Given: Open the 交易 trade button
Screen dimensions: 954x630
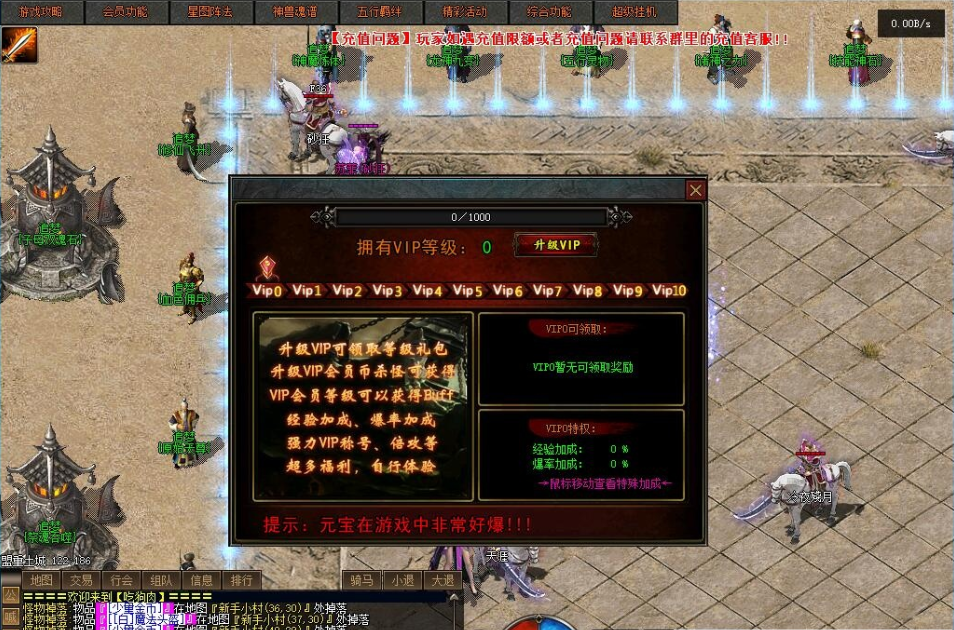Looking at the screenshot, I should 81,580.
